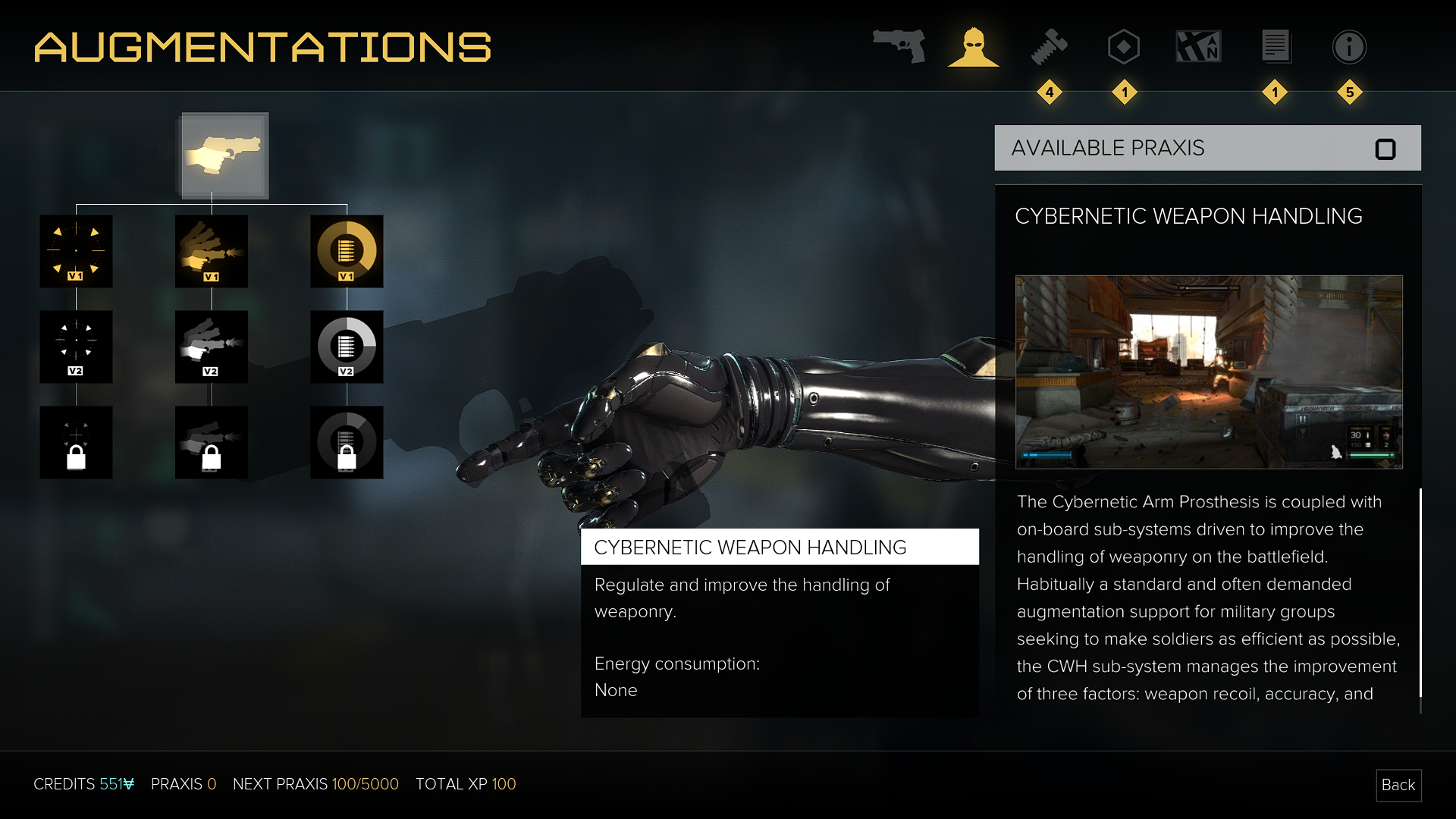The width and height of the screenshot is (1456, 819).
Task: Open the document log tab
Action: coord(1276,47)
